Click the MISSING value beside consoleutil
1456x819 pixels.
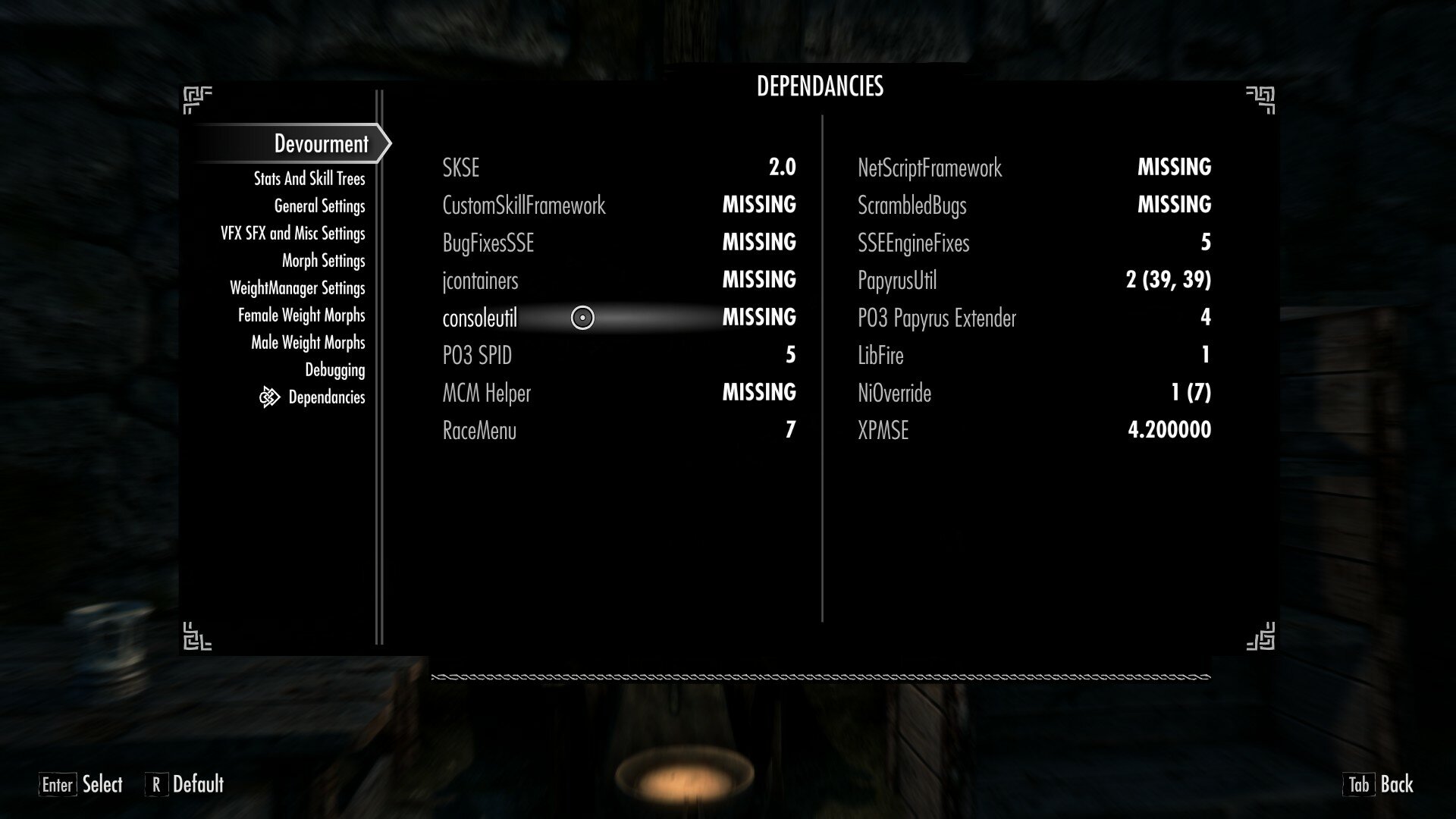(758, 317)
